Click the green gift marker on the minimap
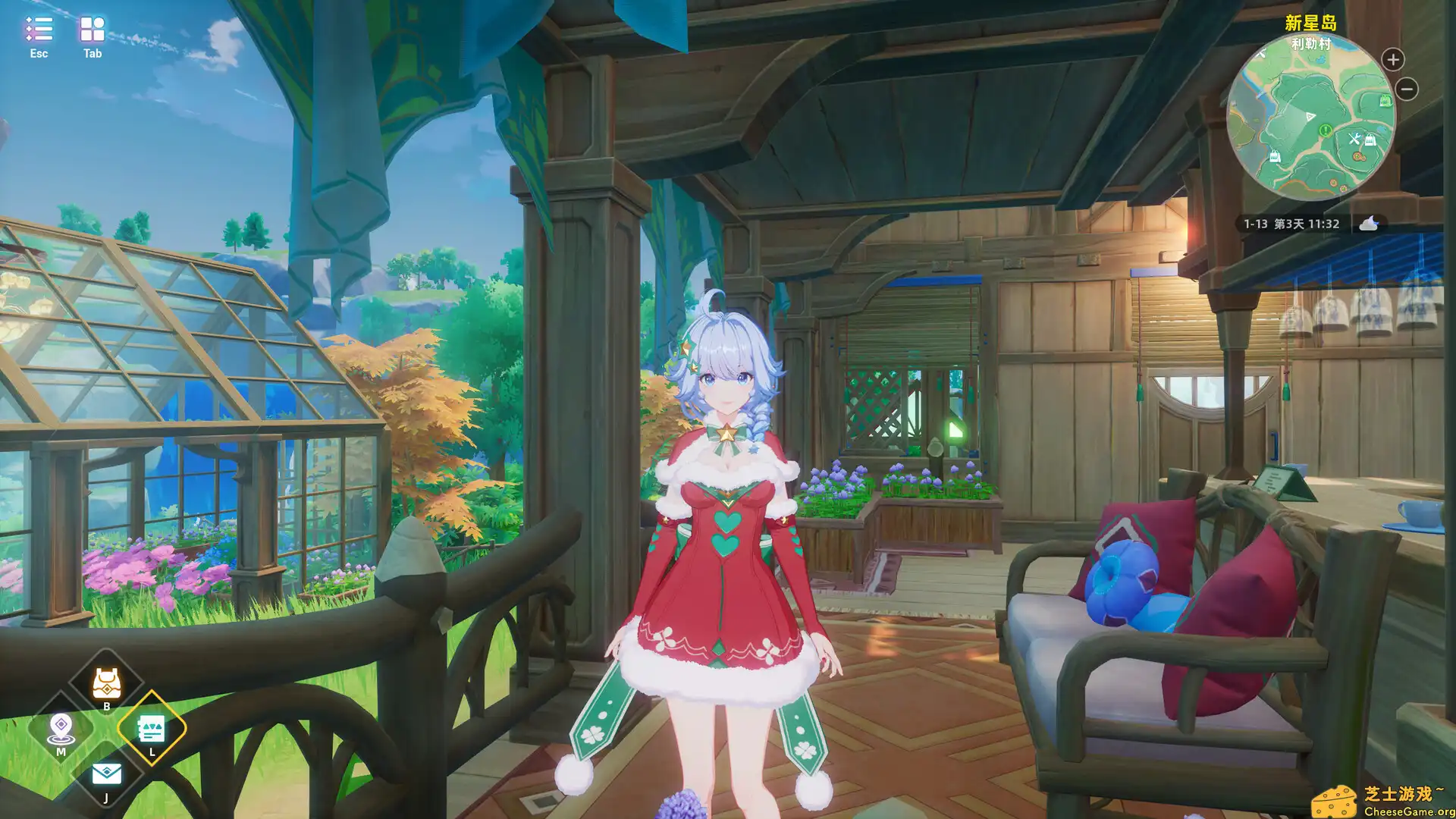The width and height of the screenshot is (1456, 819). 1385,100
